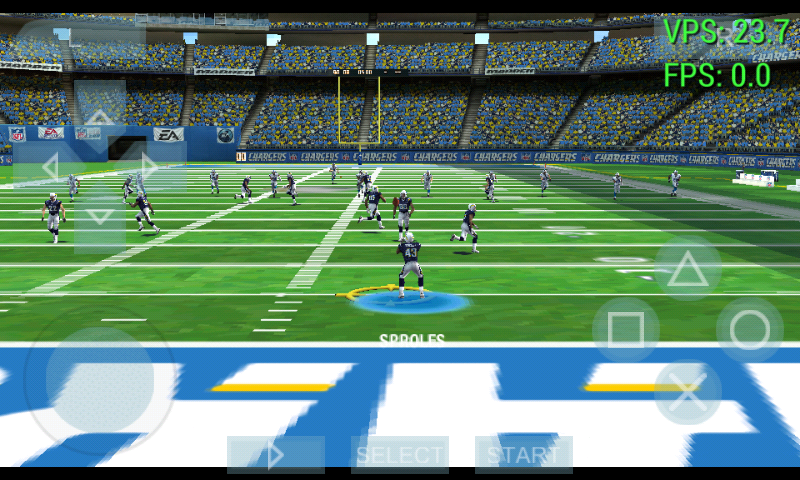Tap the on-screen cross button

688,392
